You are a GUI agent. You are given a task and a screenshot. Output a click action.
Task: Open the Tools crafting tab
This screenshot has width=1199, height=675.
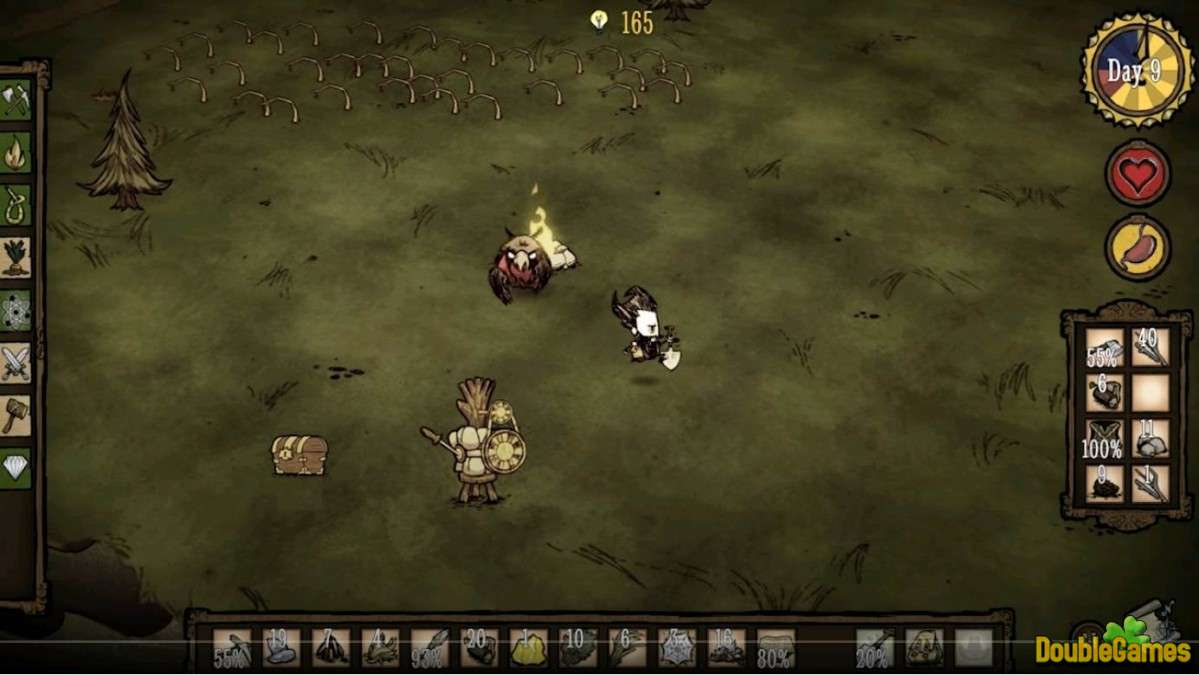pyautogui.click(x=16, y=100)
